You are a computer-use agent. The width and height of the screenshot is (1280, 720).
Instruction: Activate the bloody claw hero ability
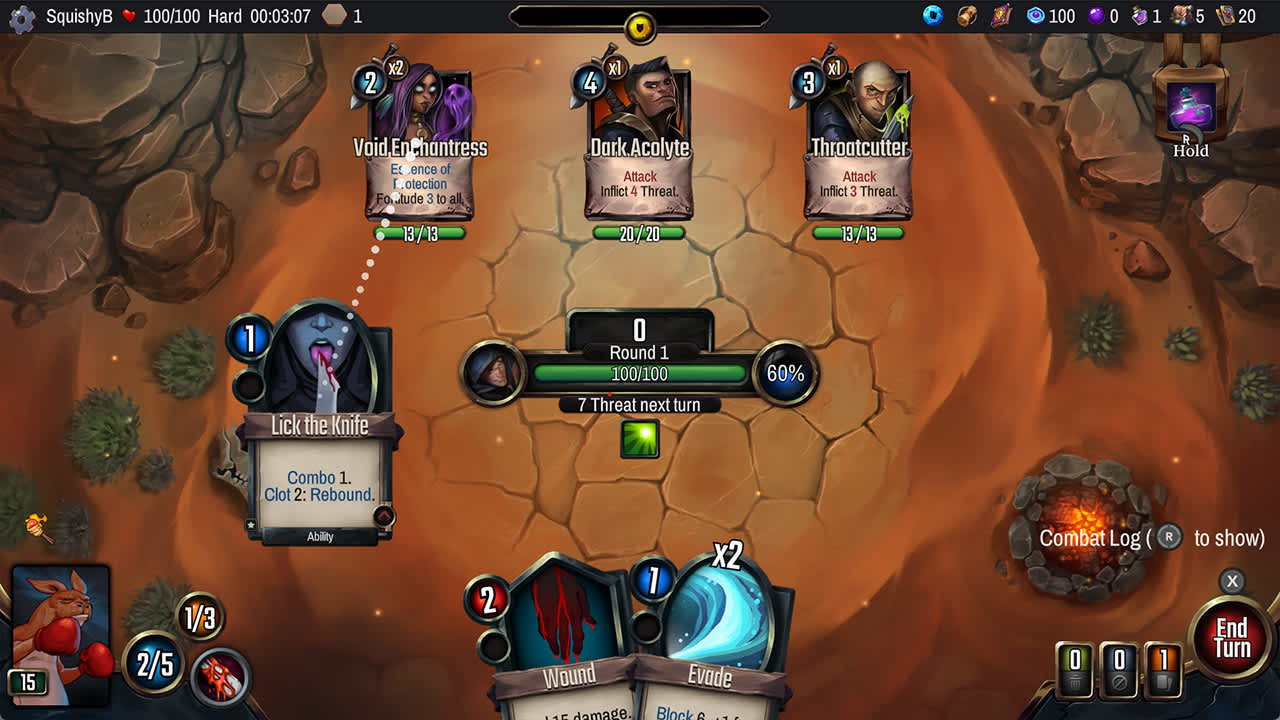[x=219, y=675]
